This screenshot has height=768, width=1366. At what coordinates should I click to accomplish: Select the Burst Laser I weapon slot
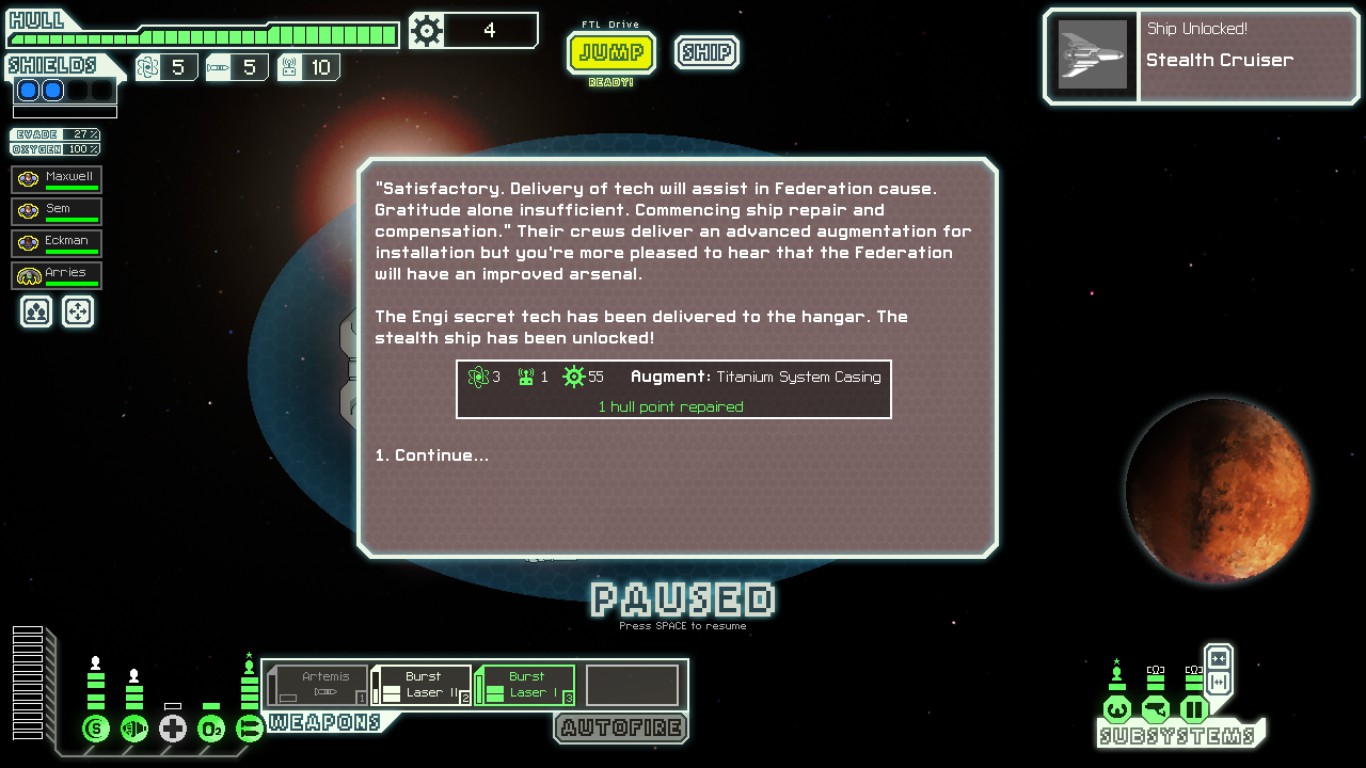pos(526,685)
